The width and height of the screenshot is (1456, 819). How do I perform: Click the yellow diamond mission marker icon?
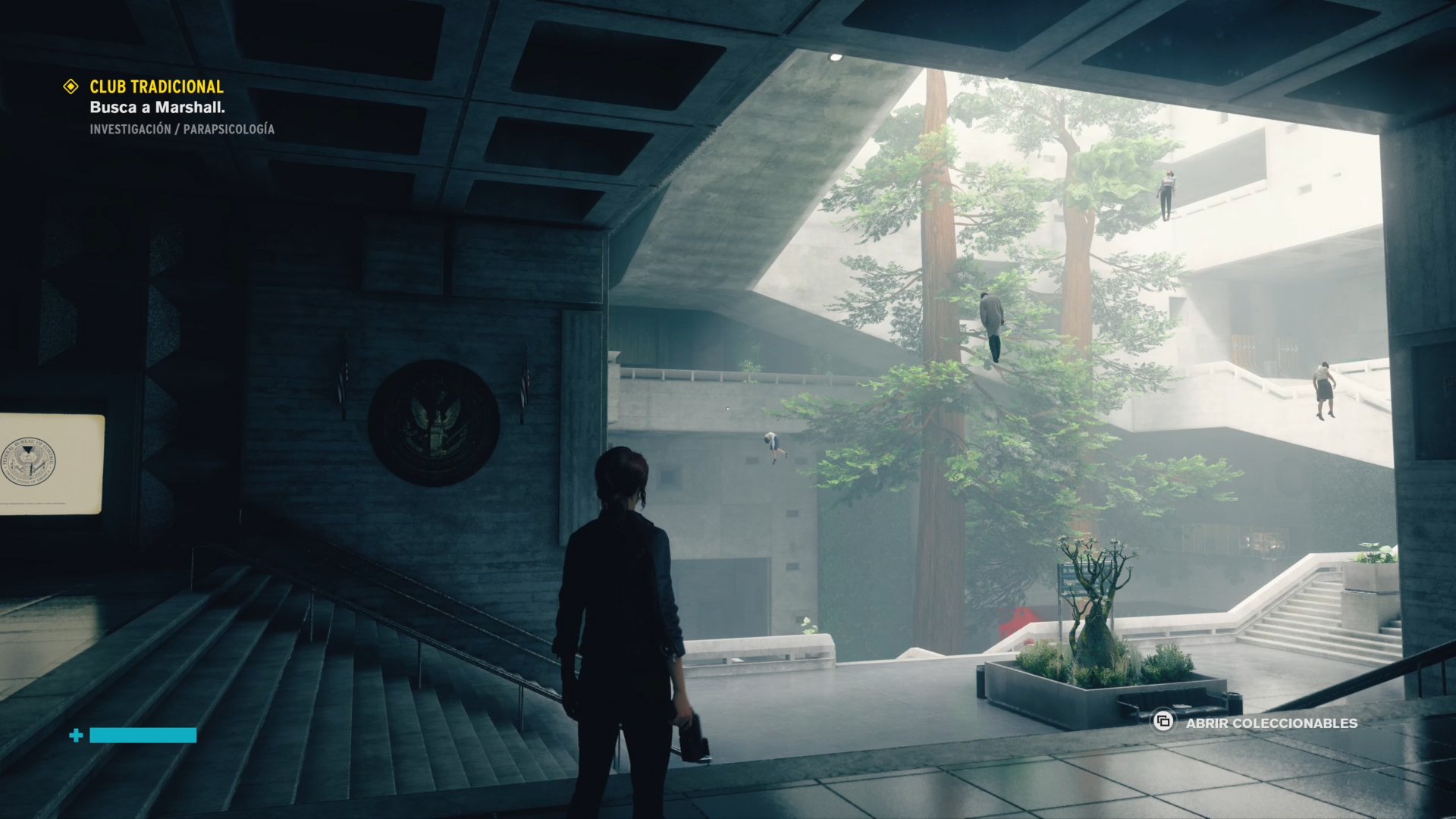(71, 86)
